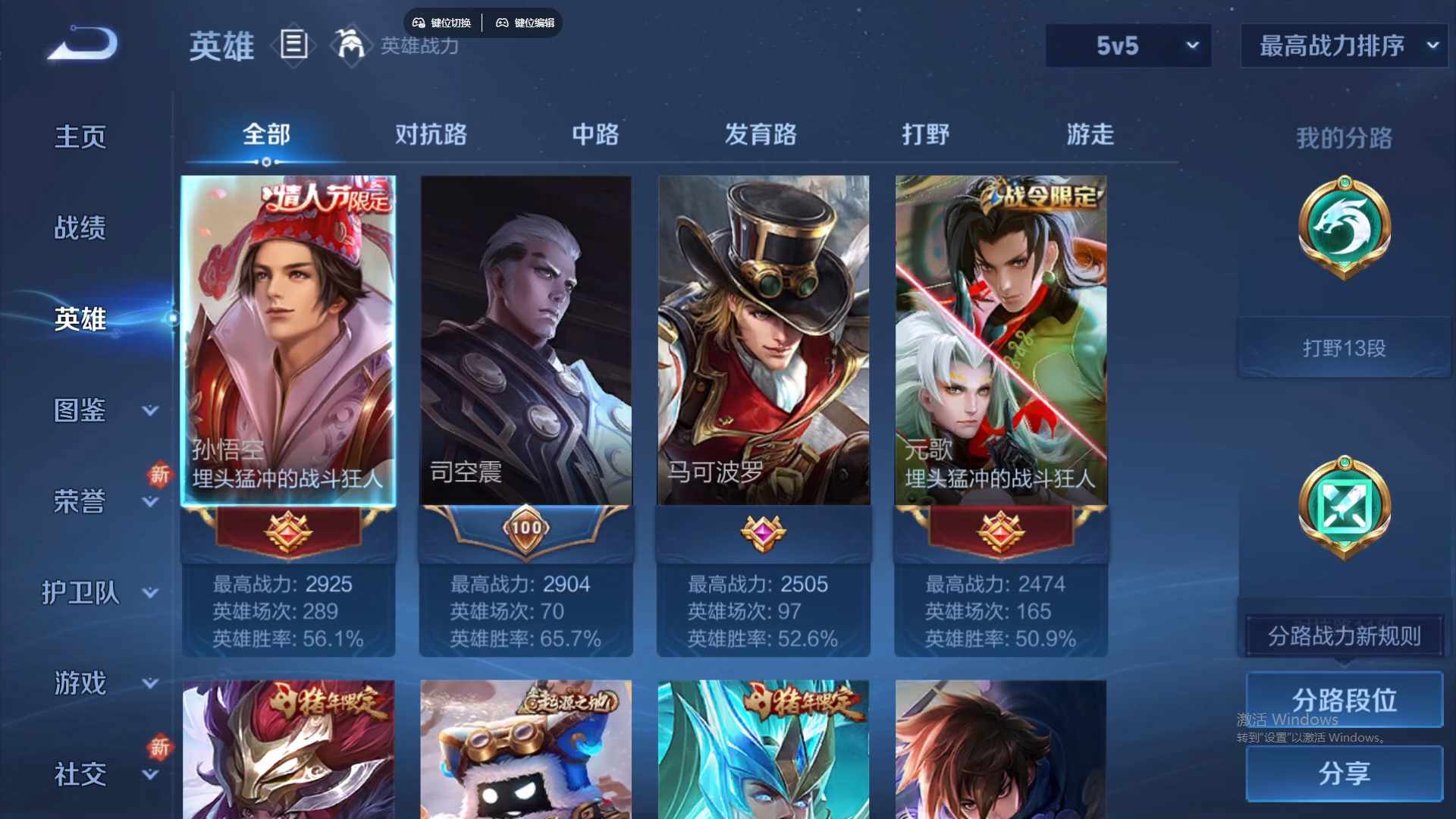Click the hero info list icon beside 英雄 title

[294, 45]
